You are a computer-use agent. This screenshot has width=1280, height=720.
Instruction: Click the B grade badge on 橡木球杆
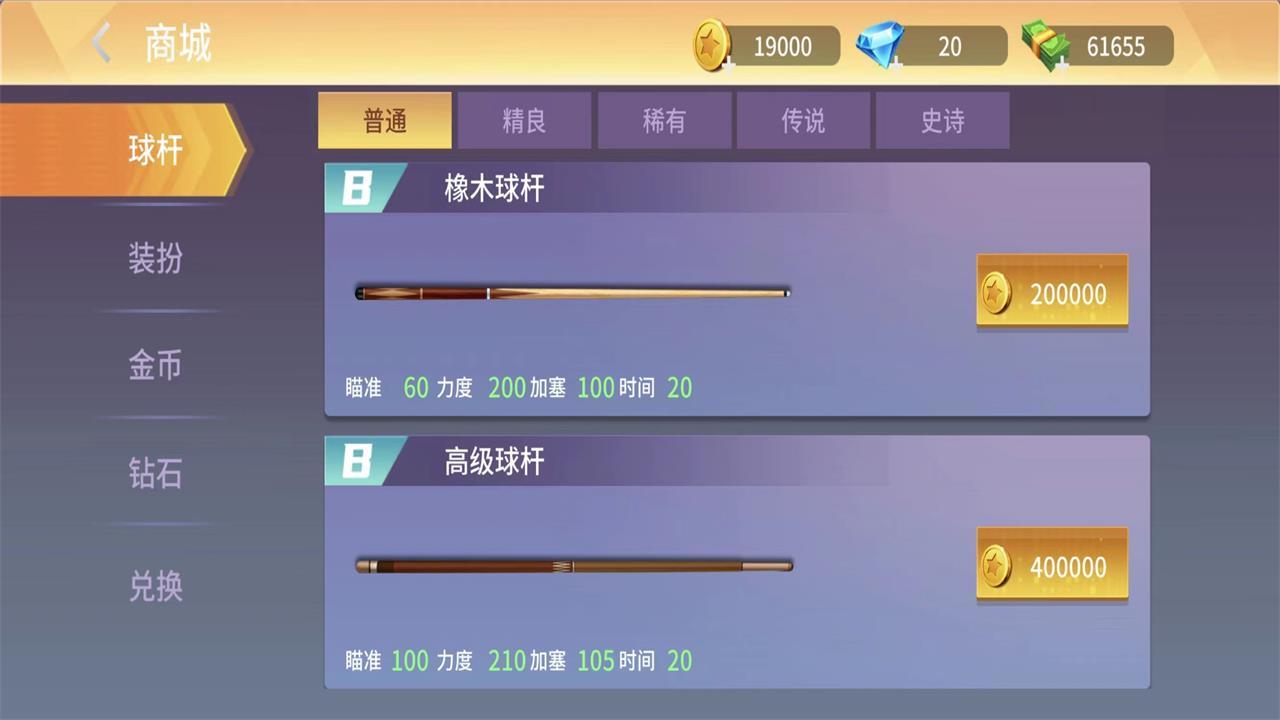(357, 188)
